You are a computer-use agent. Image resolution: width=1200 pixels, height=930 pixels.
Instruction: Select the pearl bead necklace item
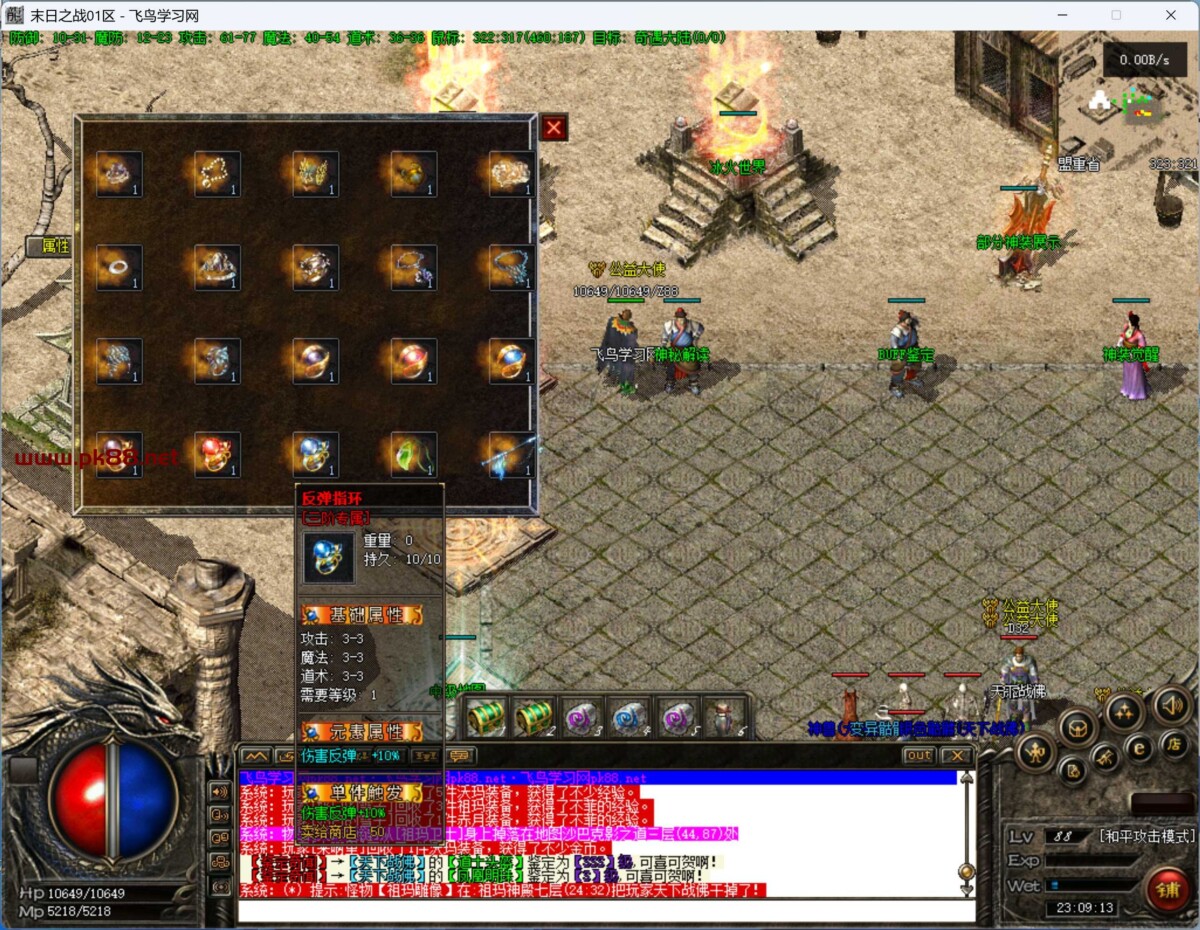pos(217,173)
